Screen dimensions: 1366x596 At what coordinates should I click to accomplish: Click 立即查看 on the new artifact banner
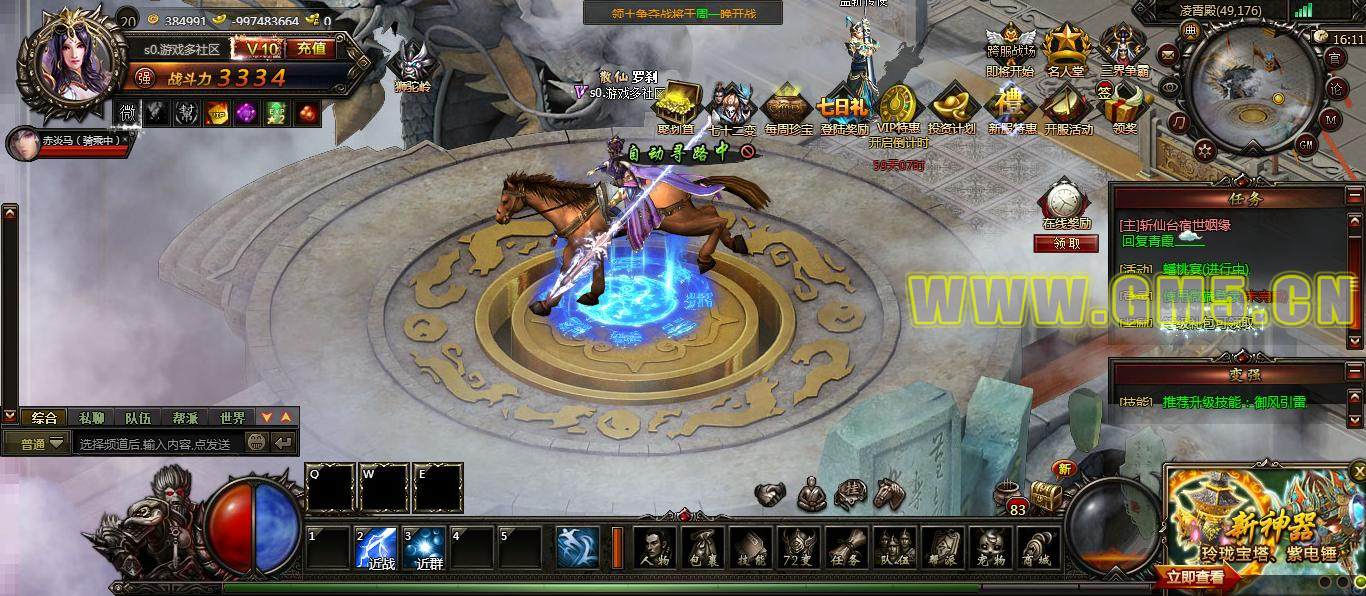click(x=1195, y=577)
